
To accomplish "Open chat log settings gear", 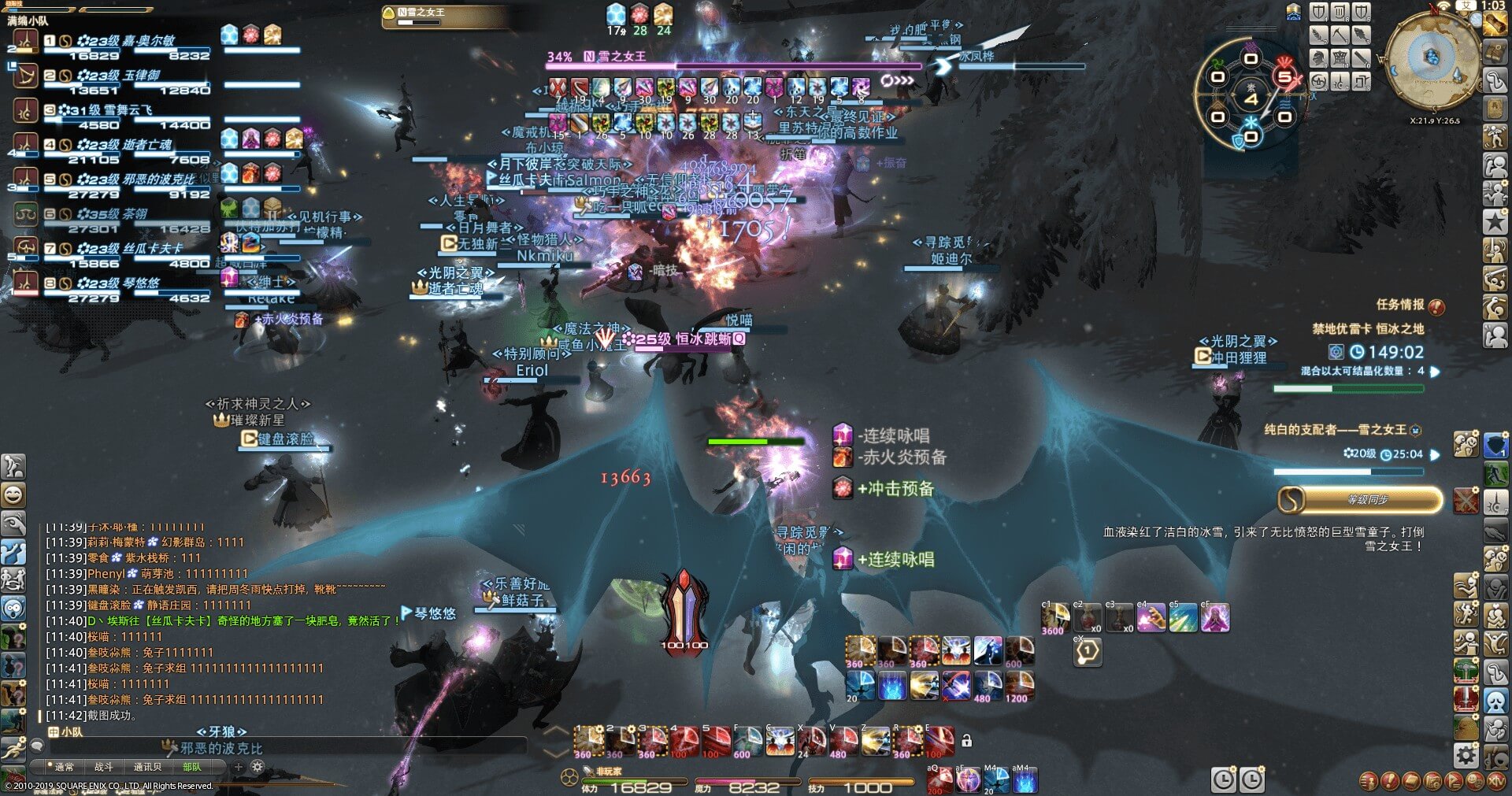I will (257, 767).
